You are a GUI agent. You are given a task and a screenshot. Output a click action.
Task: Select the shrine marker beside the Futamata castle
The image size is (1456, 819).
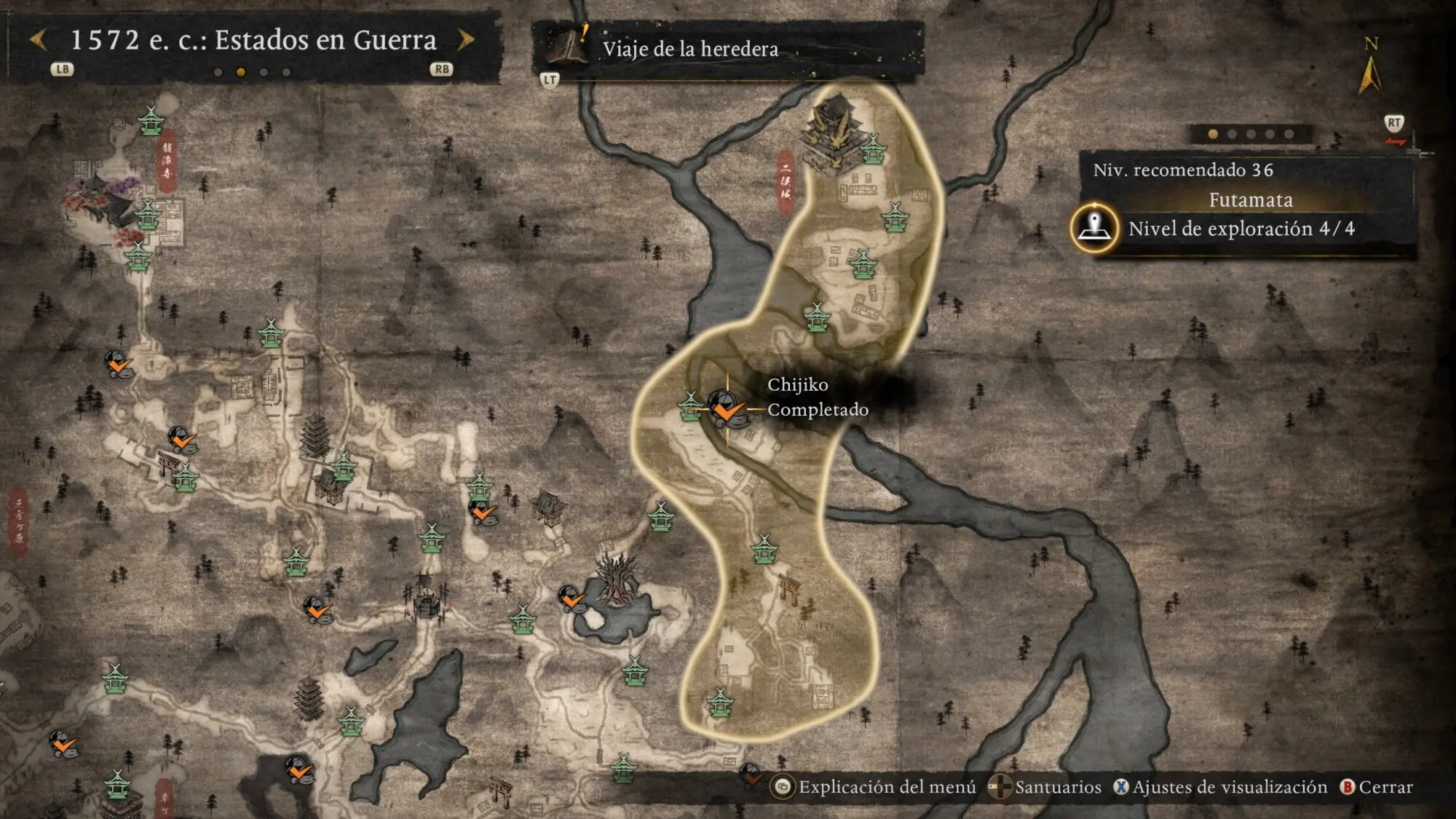click(x=872, y=150)
